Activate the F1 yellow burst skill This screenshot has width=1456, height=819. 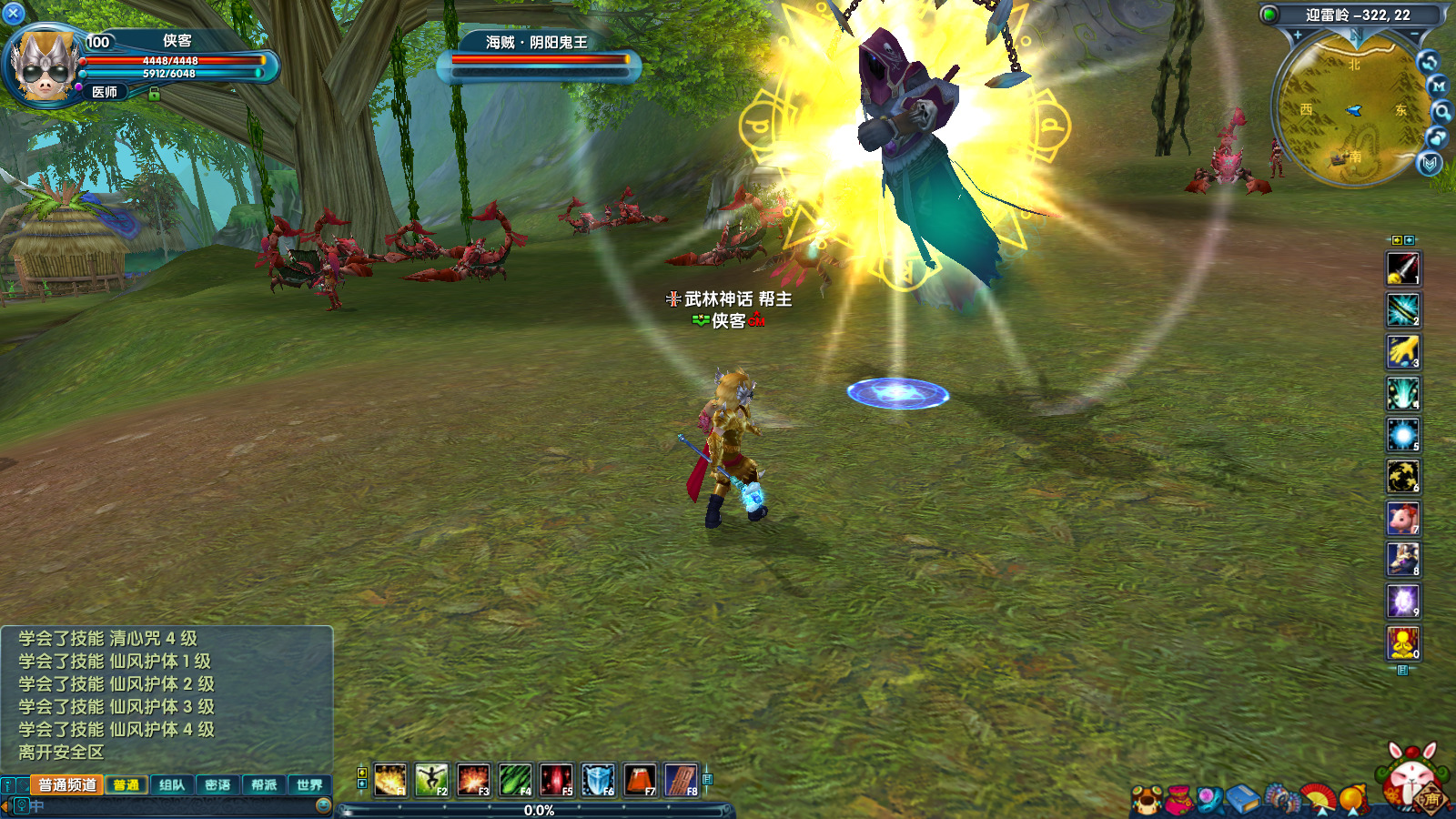(390, 780)
